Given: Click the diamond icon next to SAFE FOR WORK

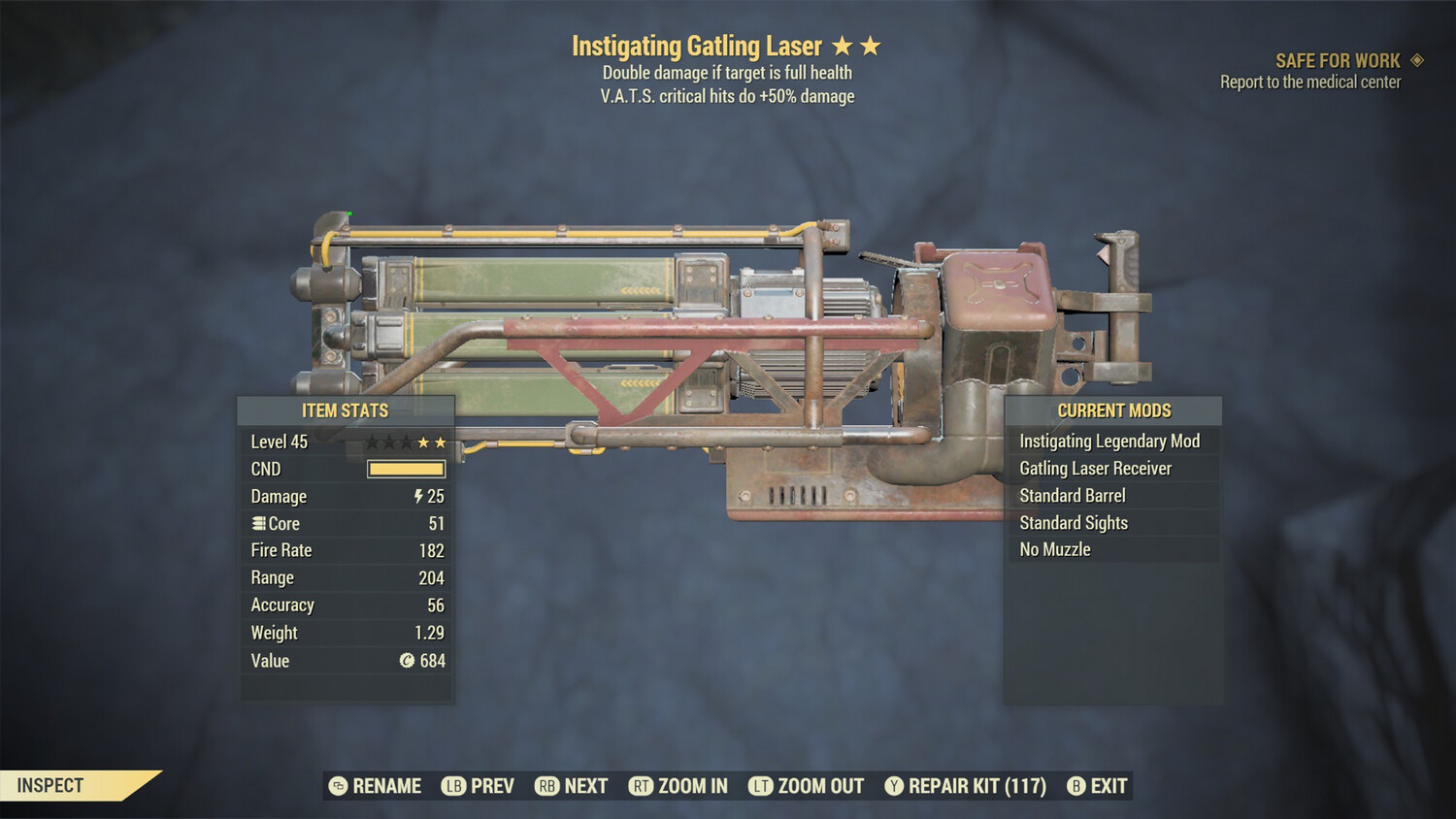Looking at the screenshot, I should tap(1415, 59).
